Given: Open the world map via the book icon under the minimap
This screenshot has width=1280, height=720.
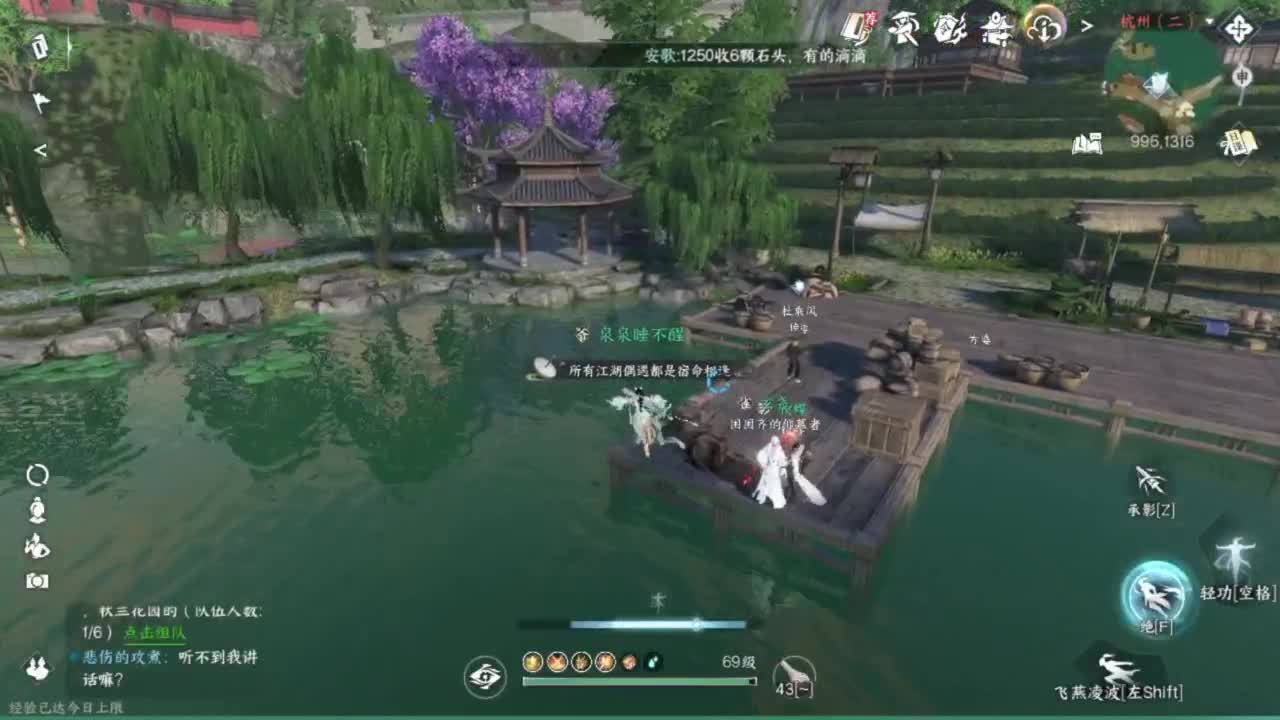Looking at the screenshot, I should tap(1088, 143).
